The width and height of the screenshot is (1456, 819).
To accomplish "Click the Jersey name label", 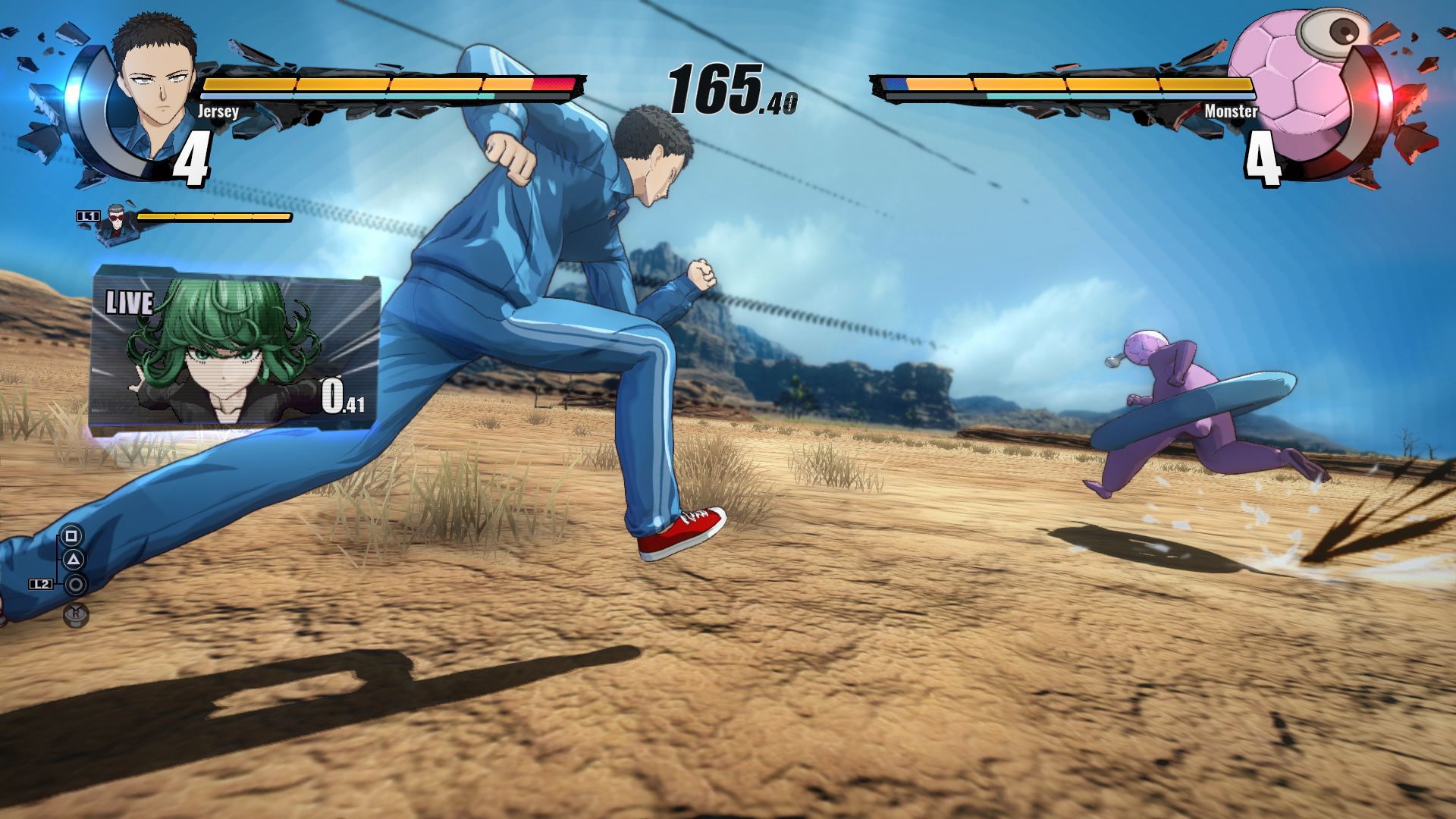I will coord(220,112).
